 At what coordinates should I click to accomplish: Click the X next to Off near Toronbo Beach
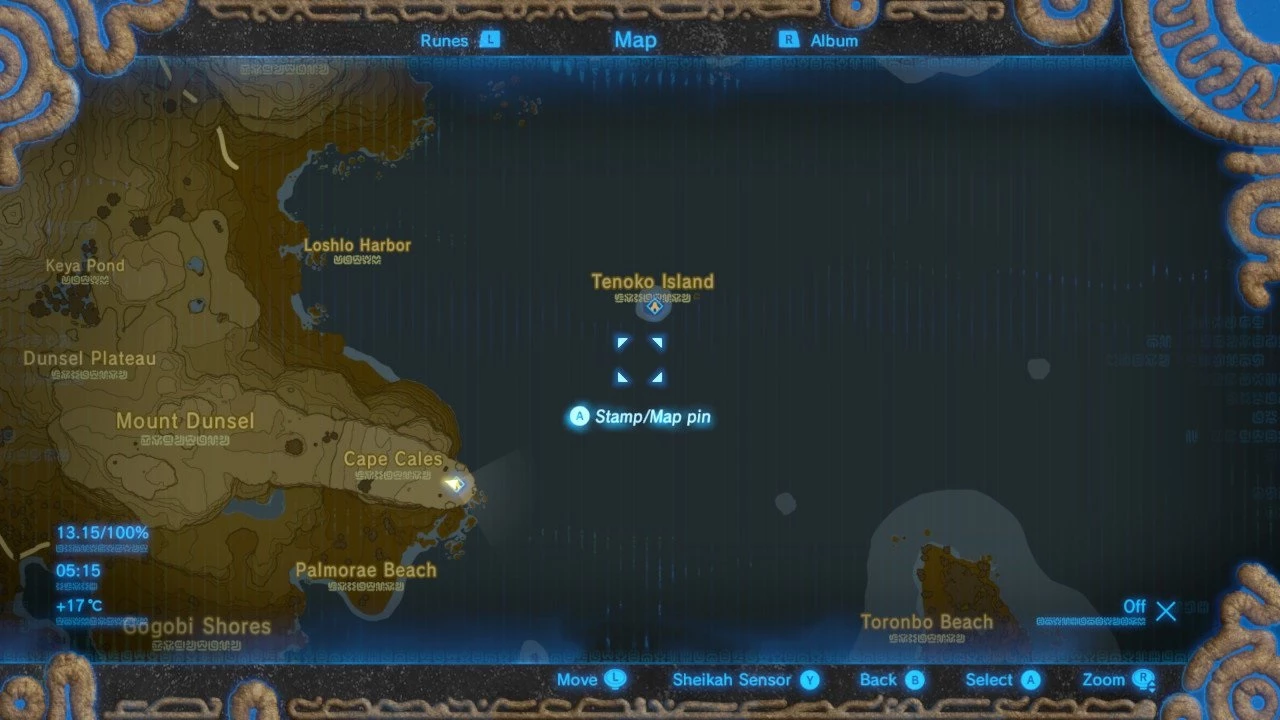(1165, 611)
